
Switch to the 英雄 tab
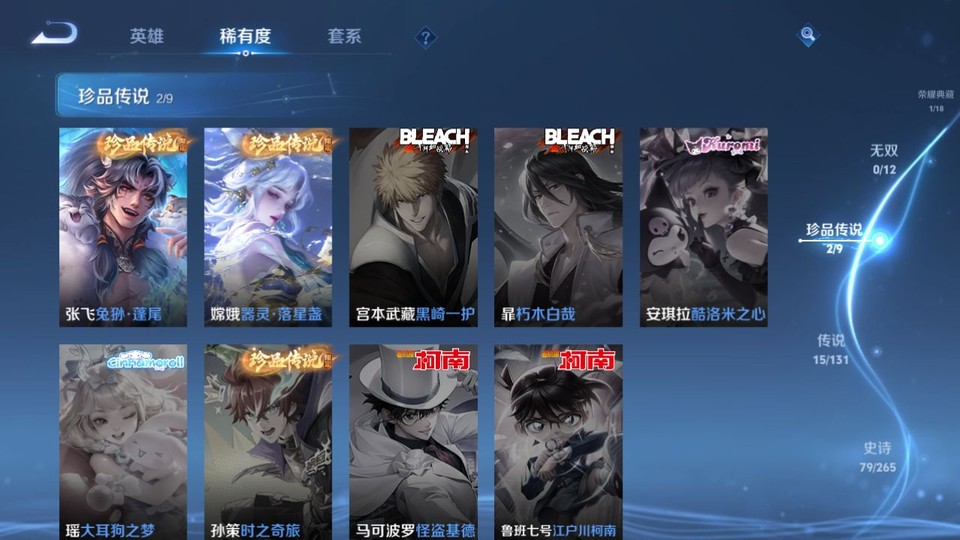(x=146, y=36)
